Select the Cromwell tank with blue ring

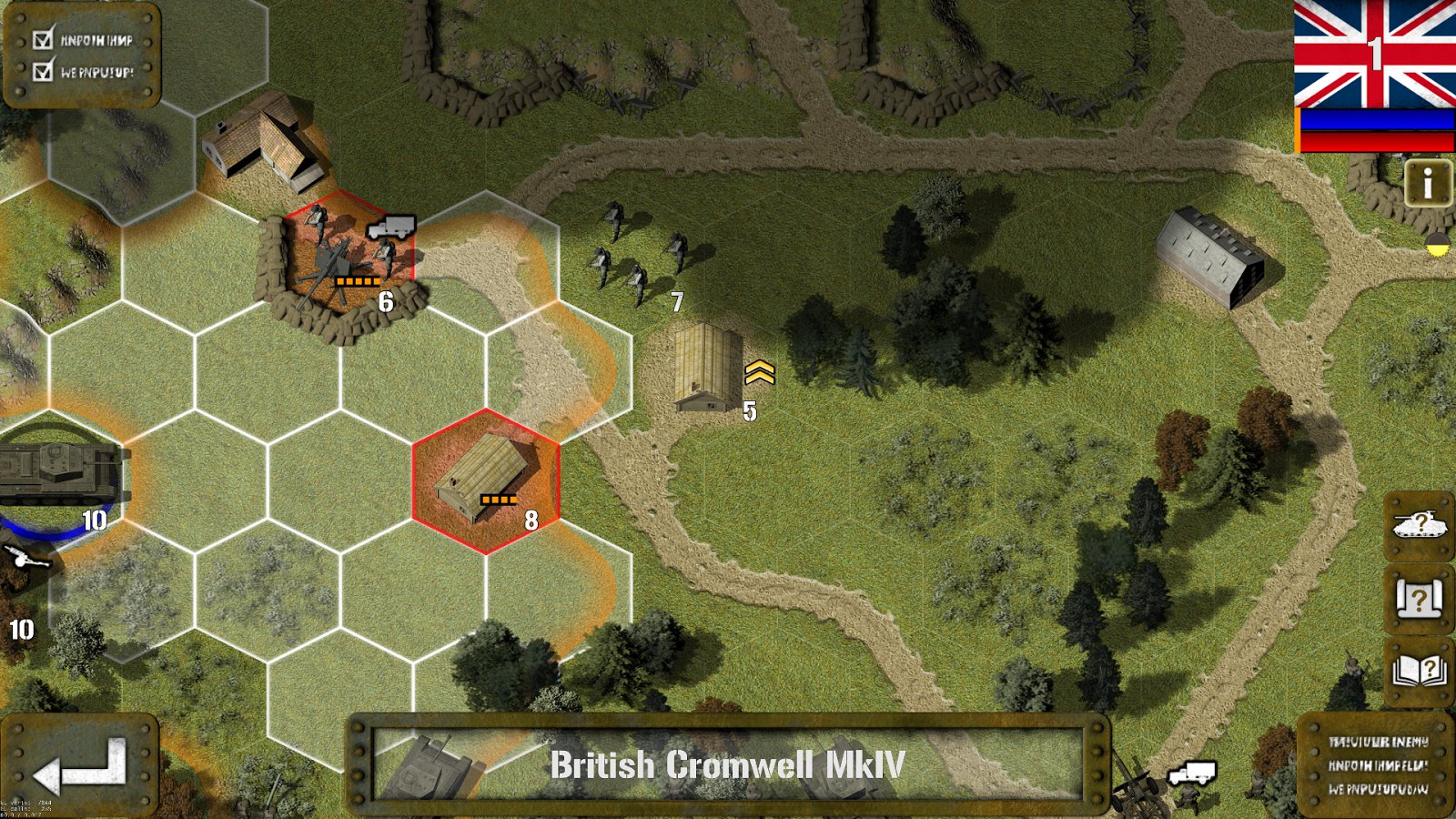click(x=56, y=473)
